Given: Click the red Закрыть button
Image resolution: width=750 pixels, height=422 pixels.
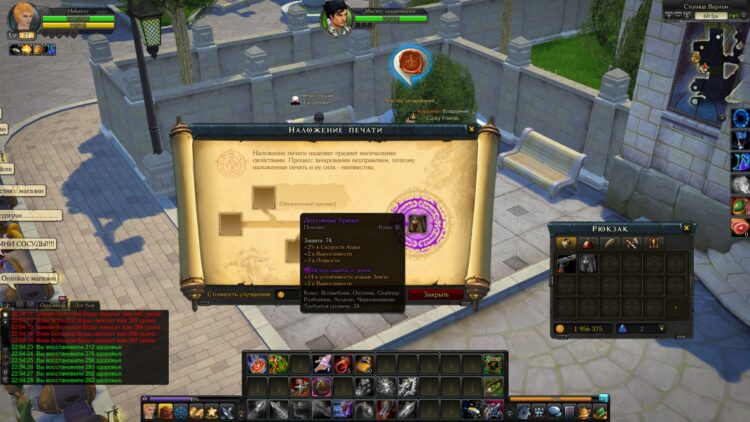Looking at the screenshot, I should coord(435,295).
